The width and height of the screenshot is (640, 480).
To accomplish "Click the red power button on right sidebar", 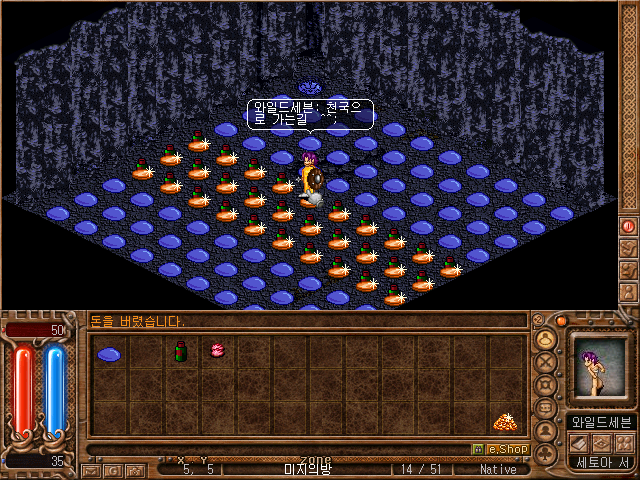I will click(x=629, y=226).
